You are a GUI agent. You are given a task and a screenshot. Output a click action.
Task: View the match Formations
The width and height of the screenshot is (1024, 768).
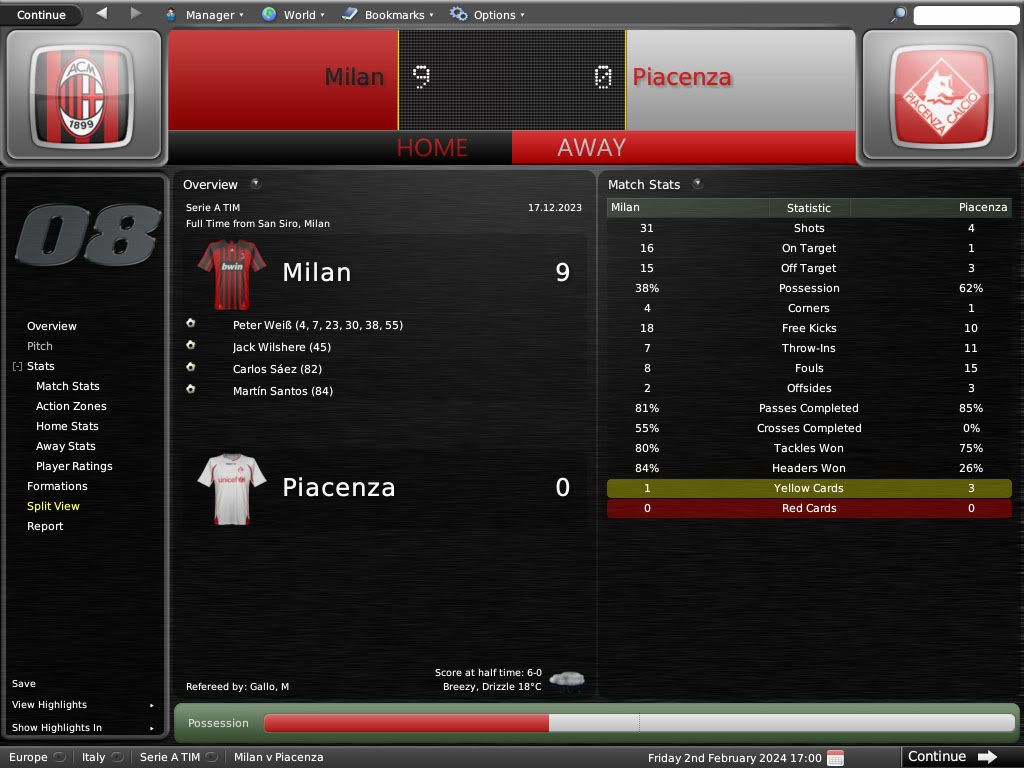[x=57, y=486]
